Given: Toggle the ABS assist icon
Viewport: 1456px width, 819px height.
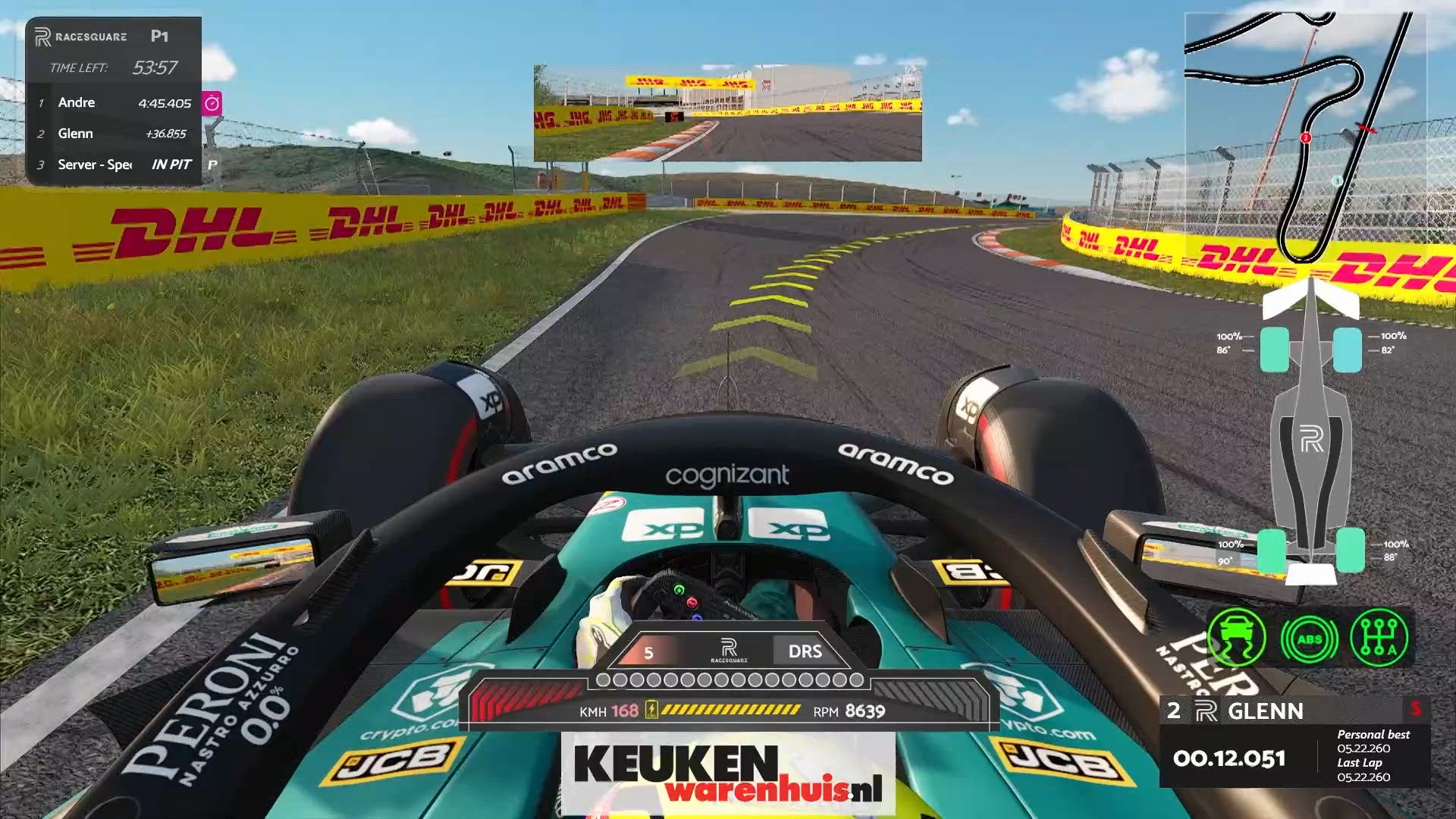Looking at the screenshot, I should [x=1309, y=639].
